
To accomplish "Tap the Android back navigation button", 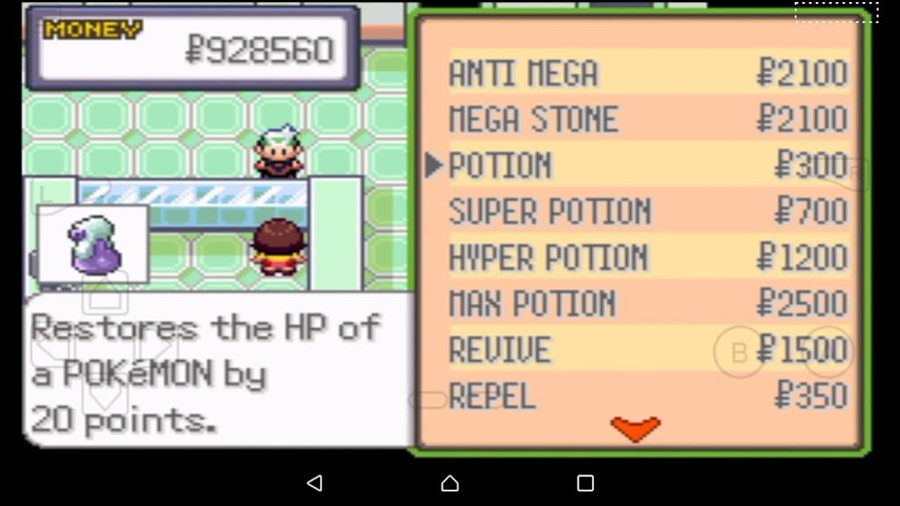I will (315, 483).
